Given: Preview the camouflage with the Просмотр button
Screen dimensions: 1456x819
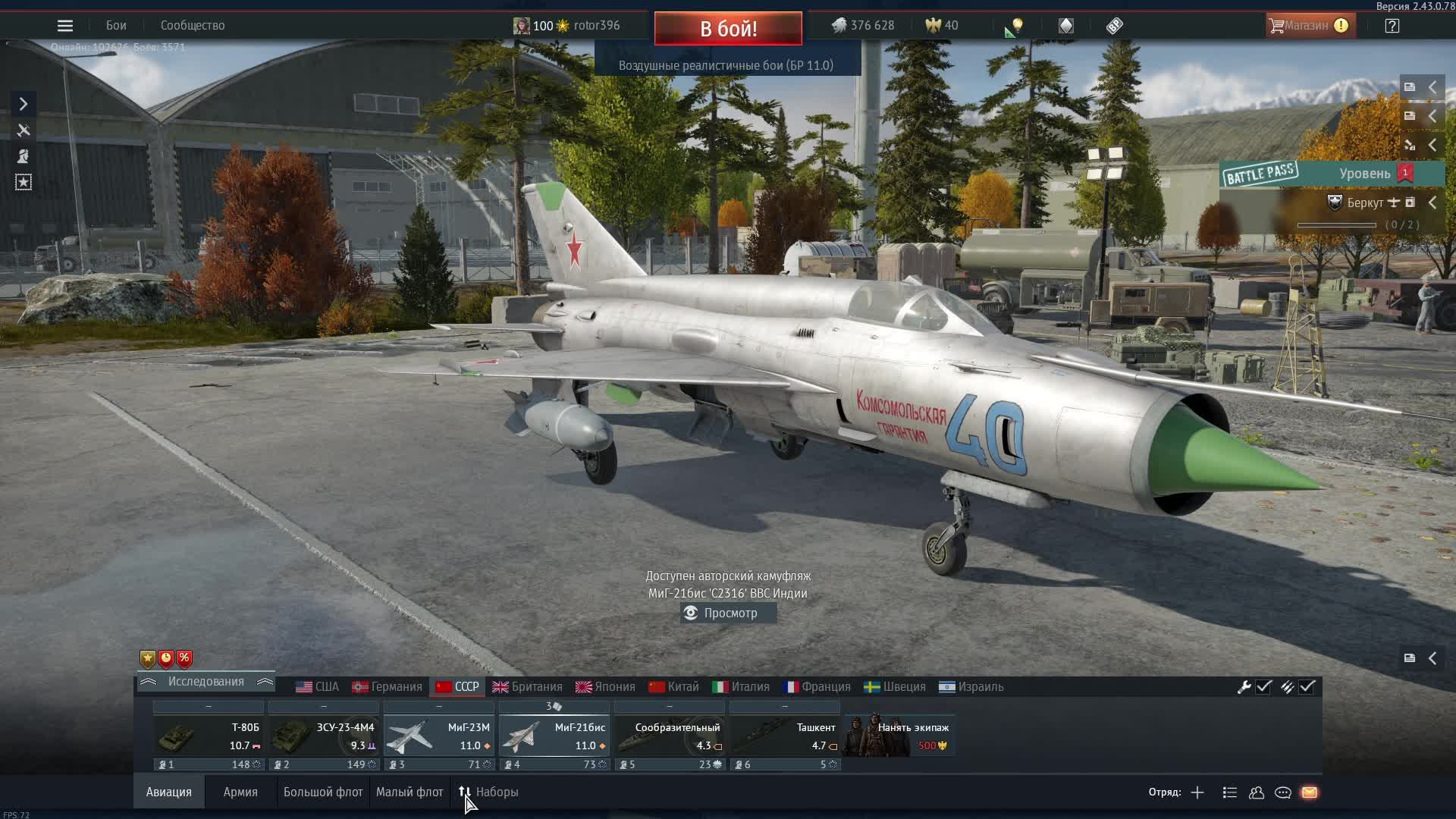Looking at the screenshot, I should click(x=728, y=613).
